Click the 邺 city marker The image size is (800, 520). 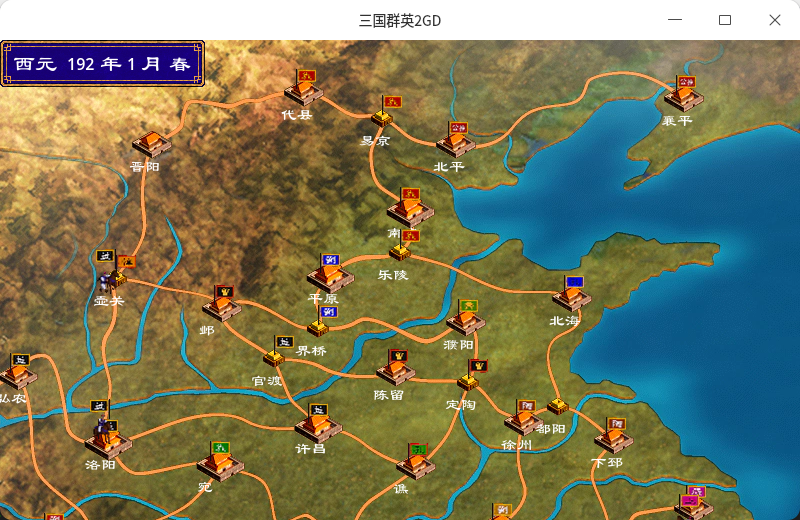click(x=221, y=306)
